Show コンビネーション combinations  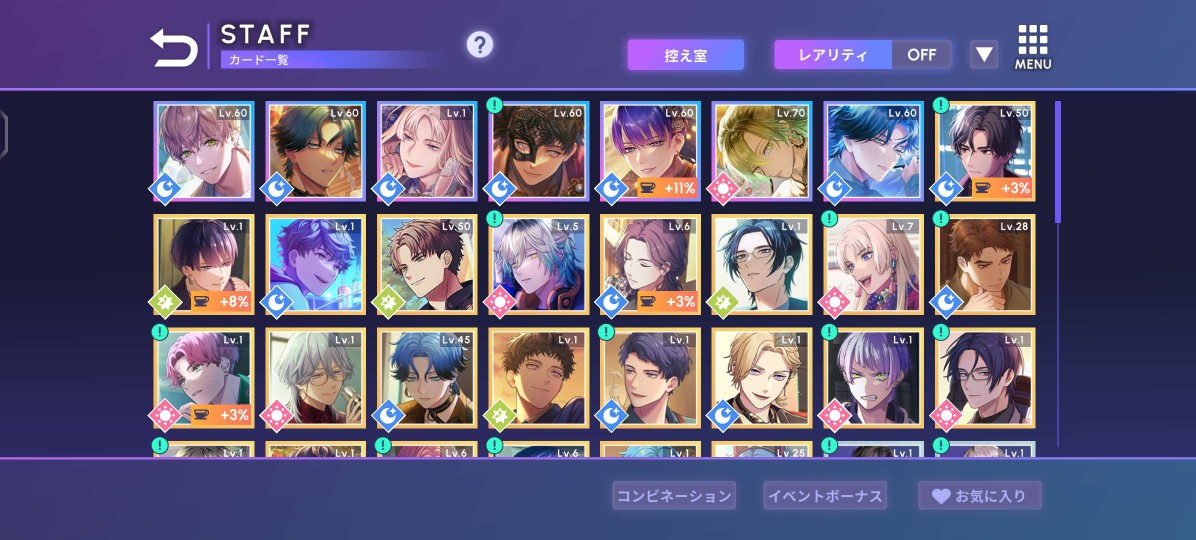pyautogui.click(x=673, y=495)
